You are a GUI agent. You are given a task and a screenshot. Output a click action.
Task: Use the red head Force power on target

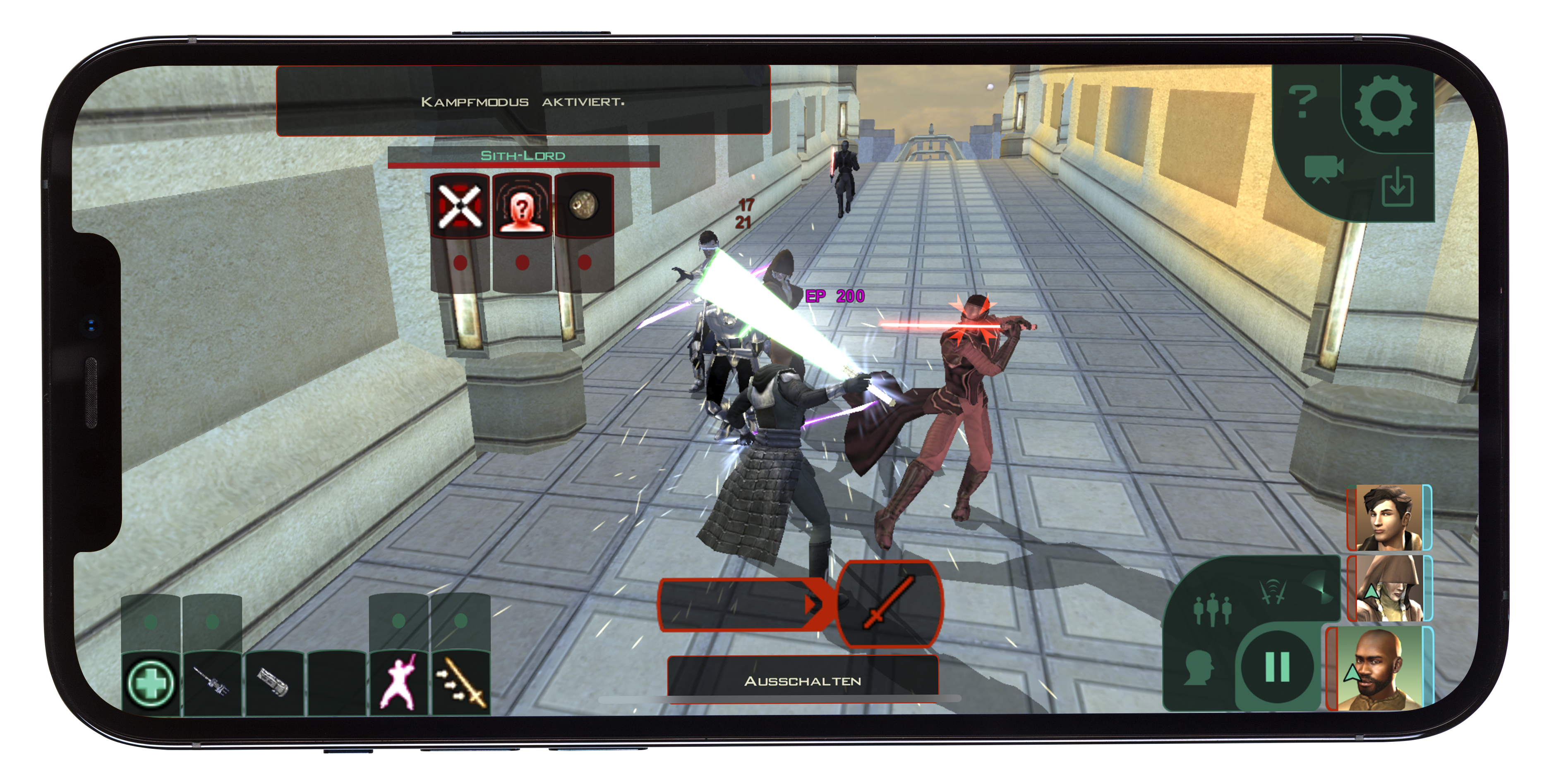522,207
